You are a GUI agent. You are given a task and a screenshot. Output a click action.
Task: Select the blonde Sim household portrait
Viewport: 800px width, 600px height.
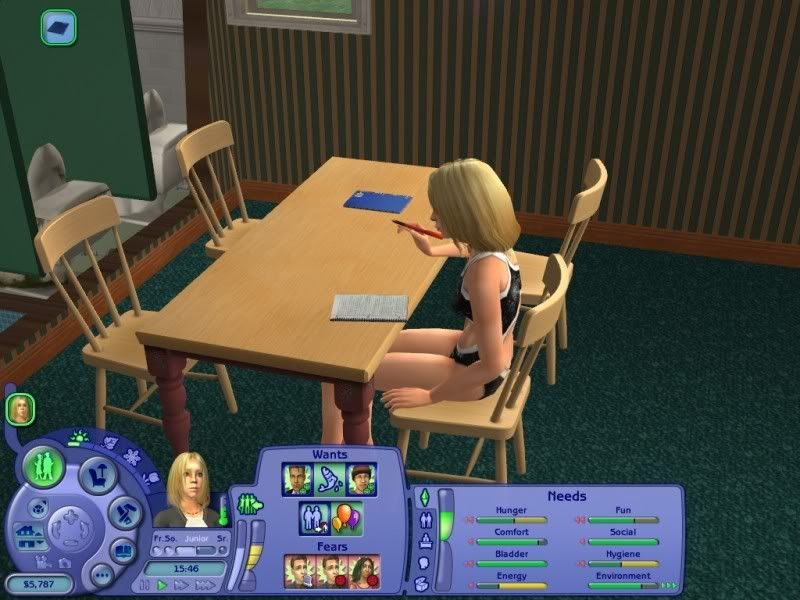[20, 408]
